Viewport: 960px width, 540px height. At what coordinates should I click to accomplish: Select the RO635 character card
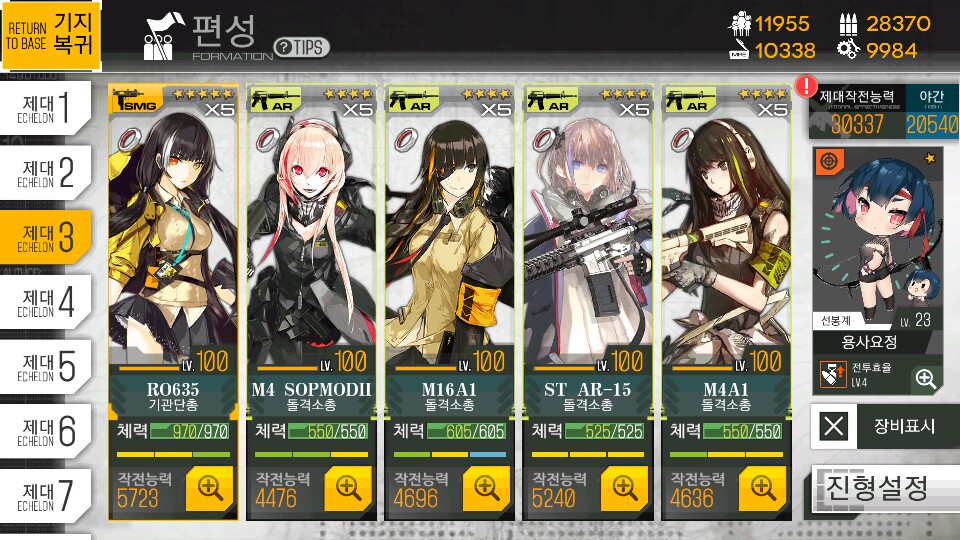coord(174,240)
